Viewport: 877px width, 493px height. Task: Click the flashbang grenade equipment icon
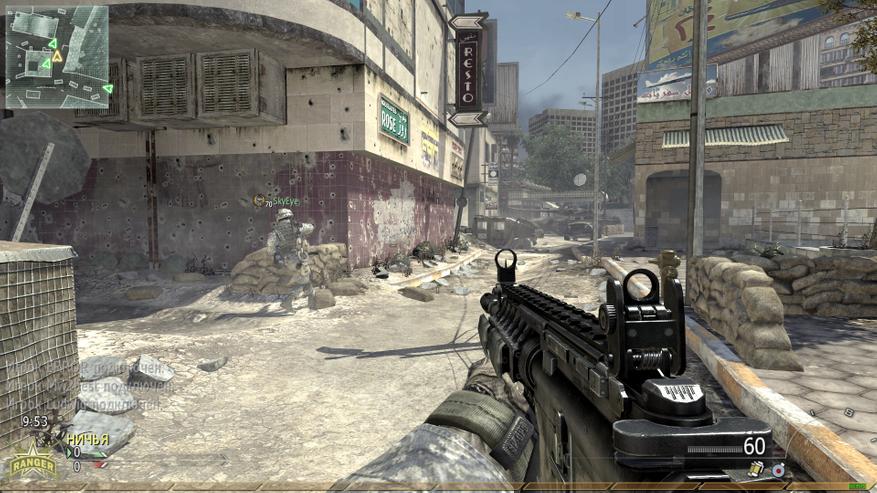pos(756,469)
